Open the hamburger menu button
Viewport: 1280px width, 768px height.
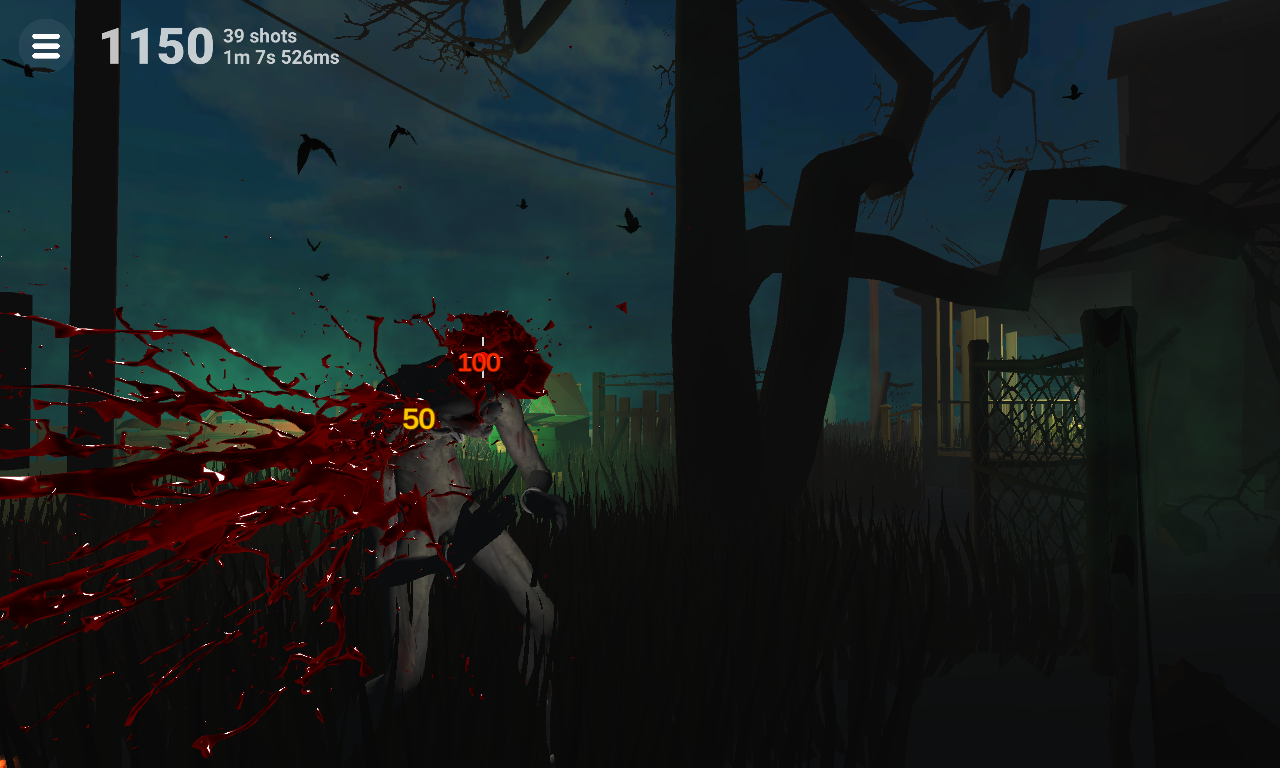pos(46,46)
